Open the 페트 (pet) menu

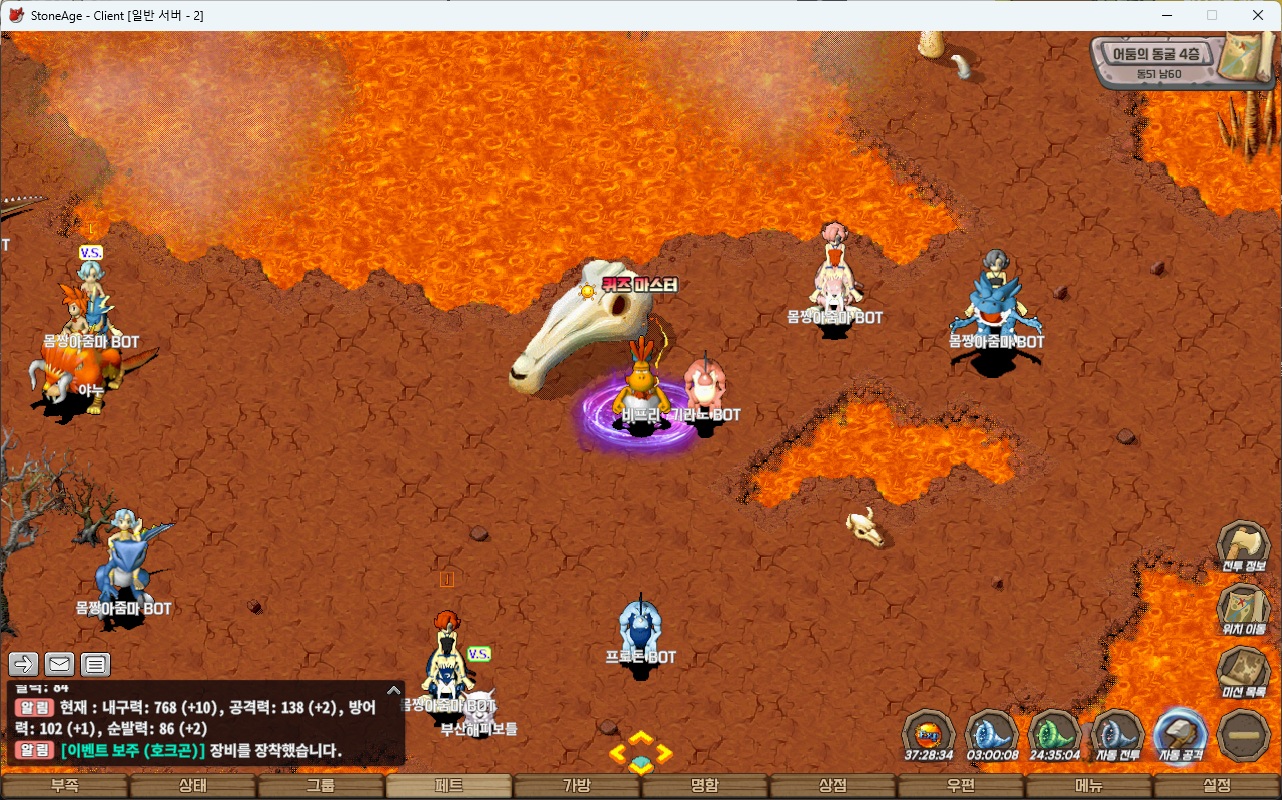449,786
